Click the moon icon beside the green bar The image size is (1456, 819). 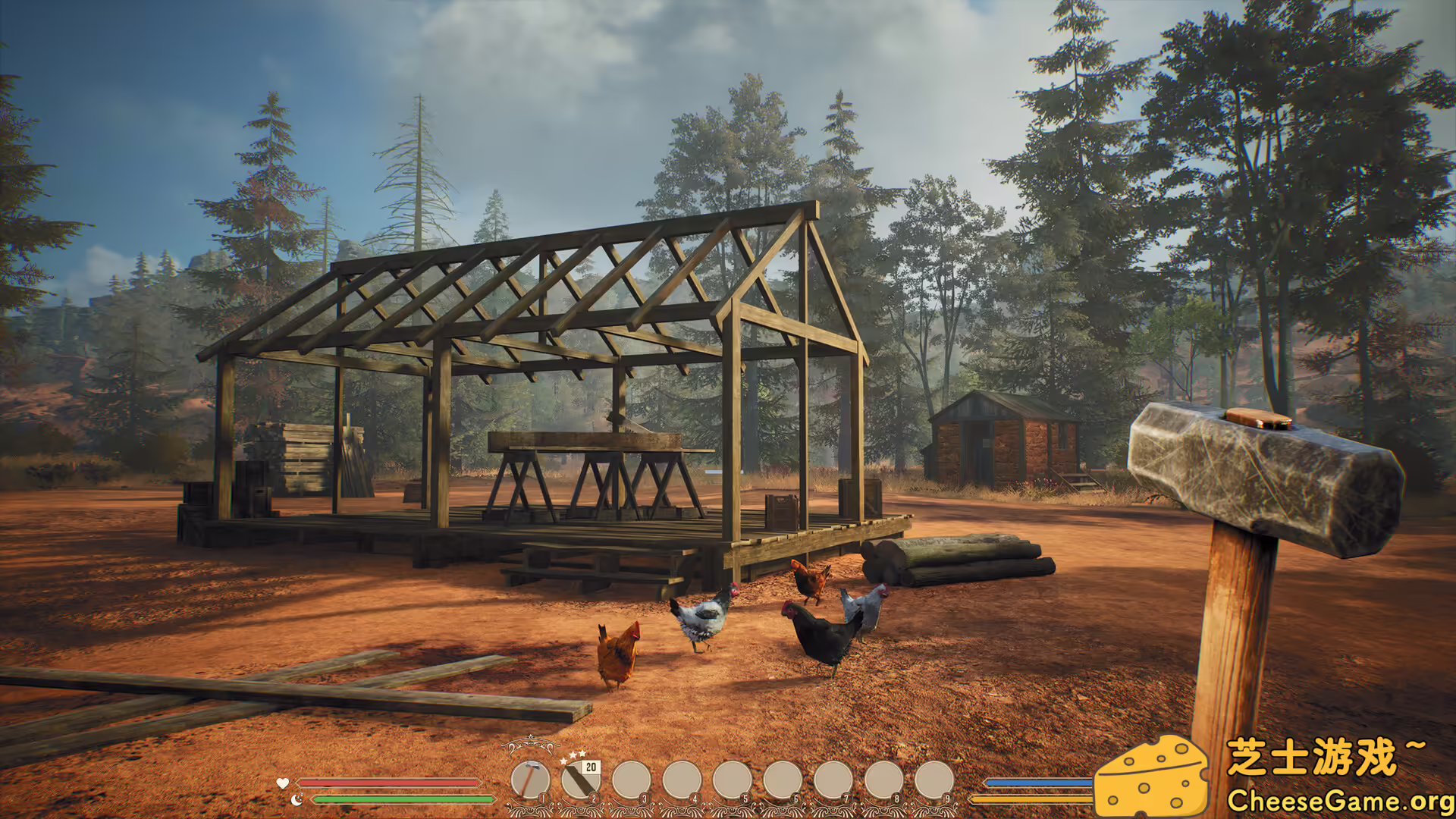pyautogui.click(x=296, y=800)
